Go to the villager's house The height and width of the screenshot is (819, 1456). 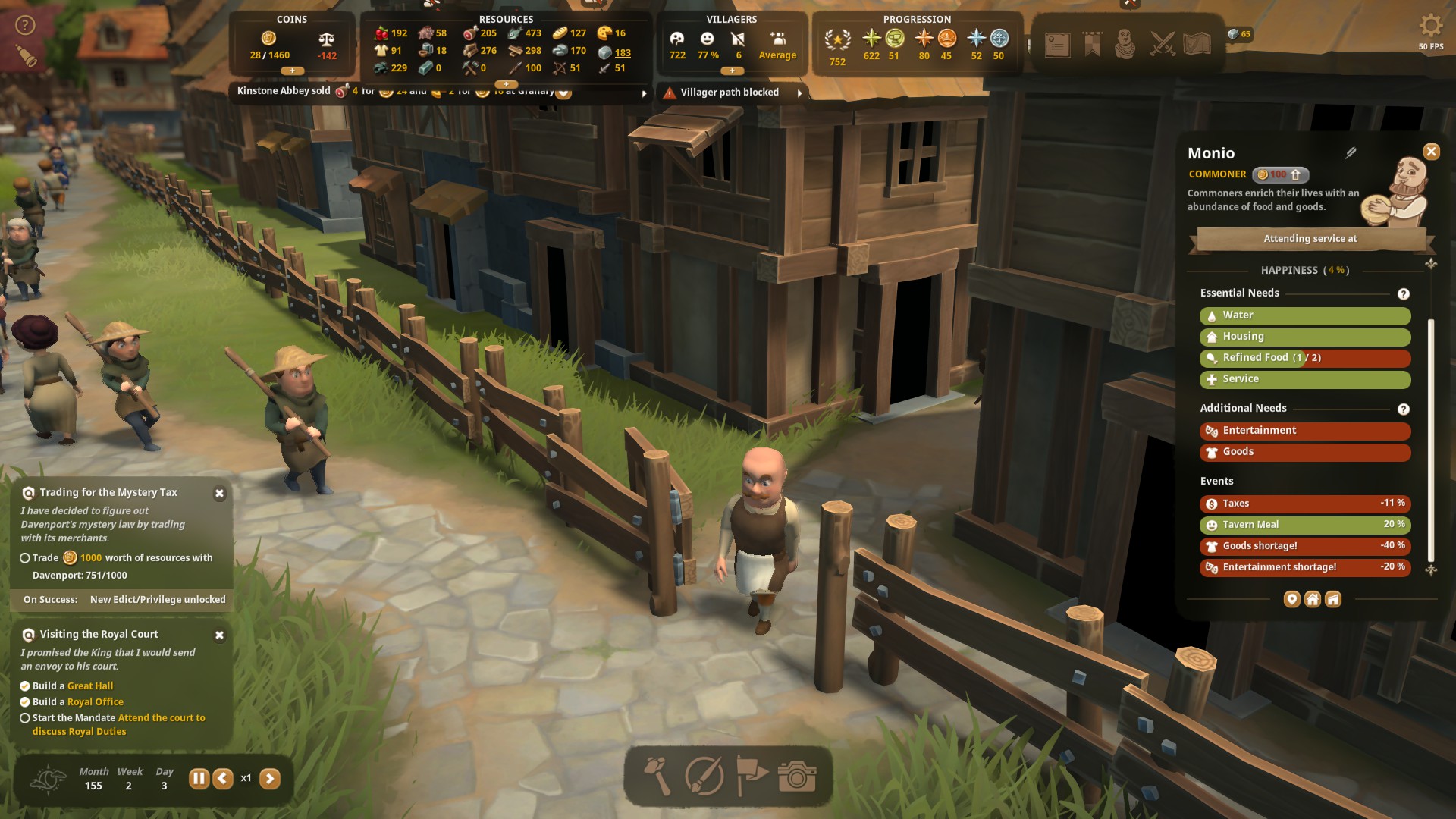pos(1312,599)
